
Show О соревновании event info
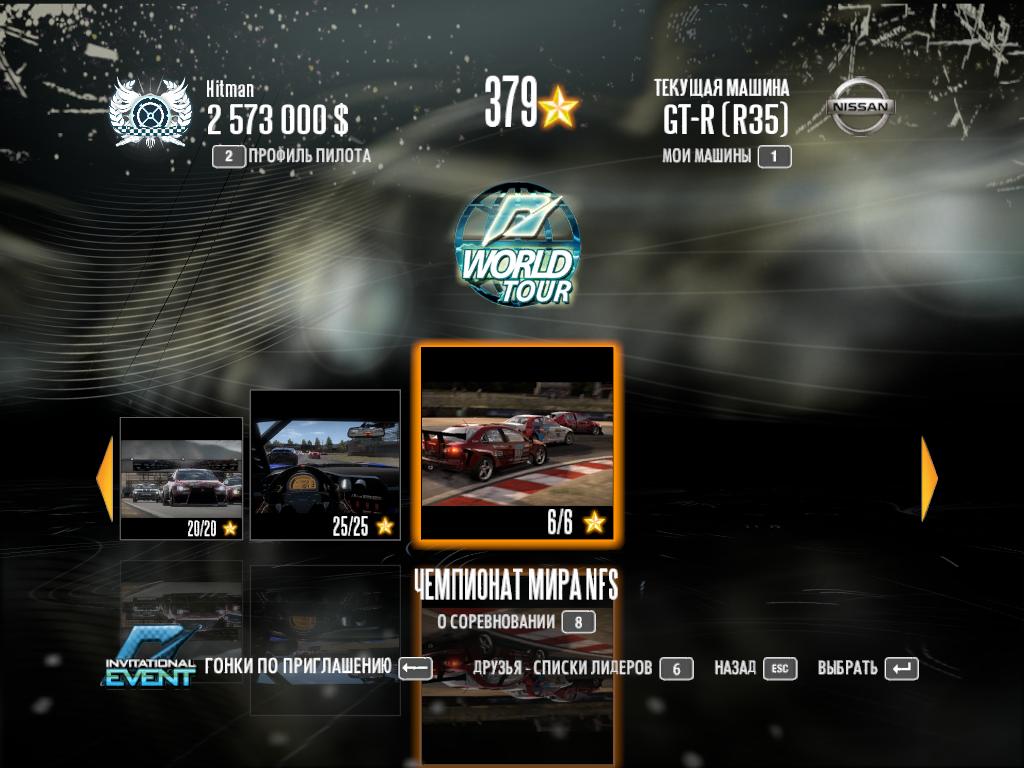click(x=516, y=622)
